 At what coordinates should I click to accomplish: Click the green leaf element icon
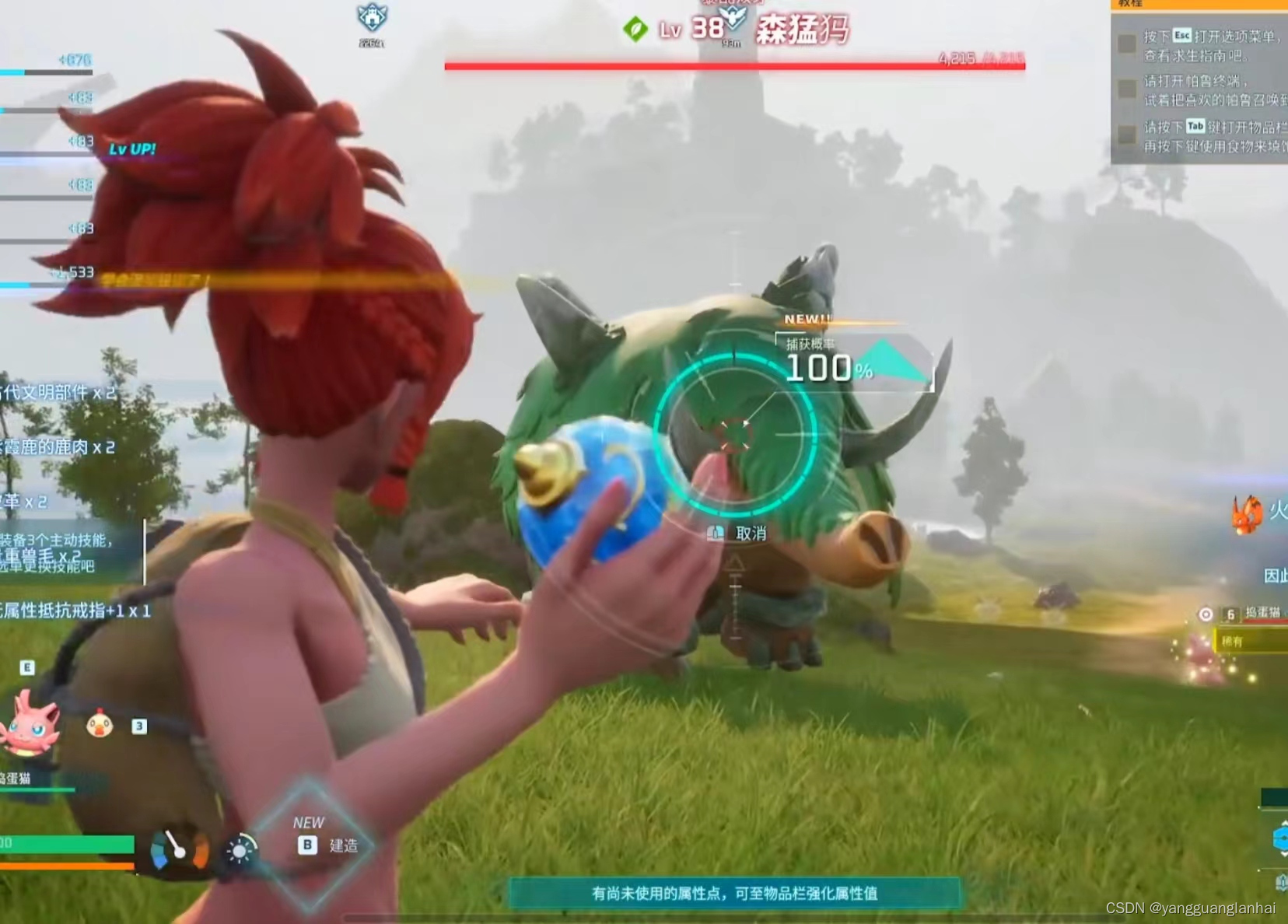pos(635,30)
